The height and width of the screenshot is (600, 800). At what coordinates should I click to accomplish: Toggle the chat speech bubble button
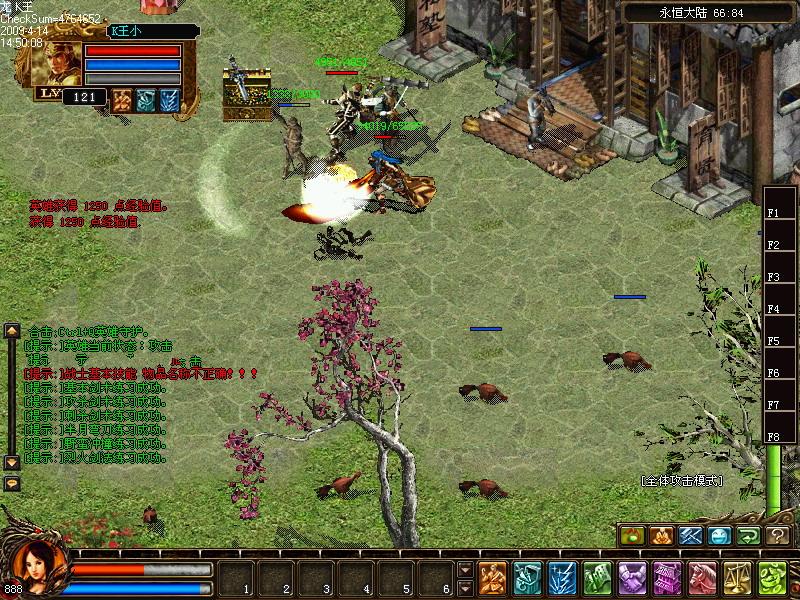click(12, 483)
